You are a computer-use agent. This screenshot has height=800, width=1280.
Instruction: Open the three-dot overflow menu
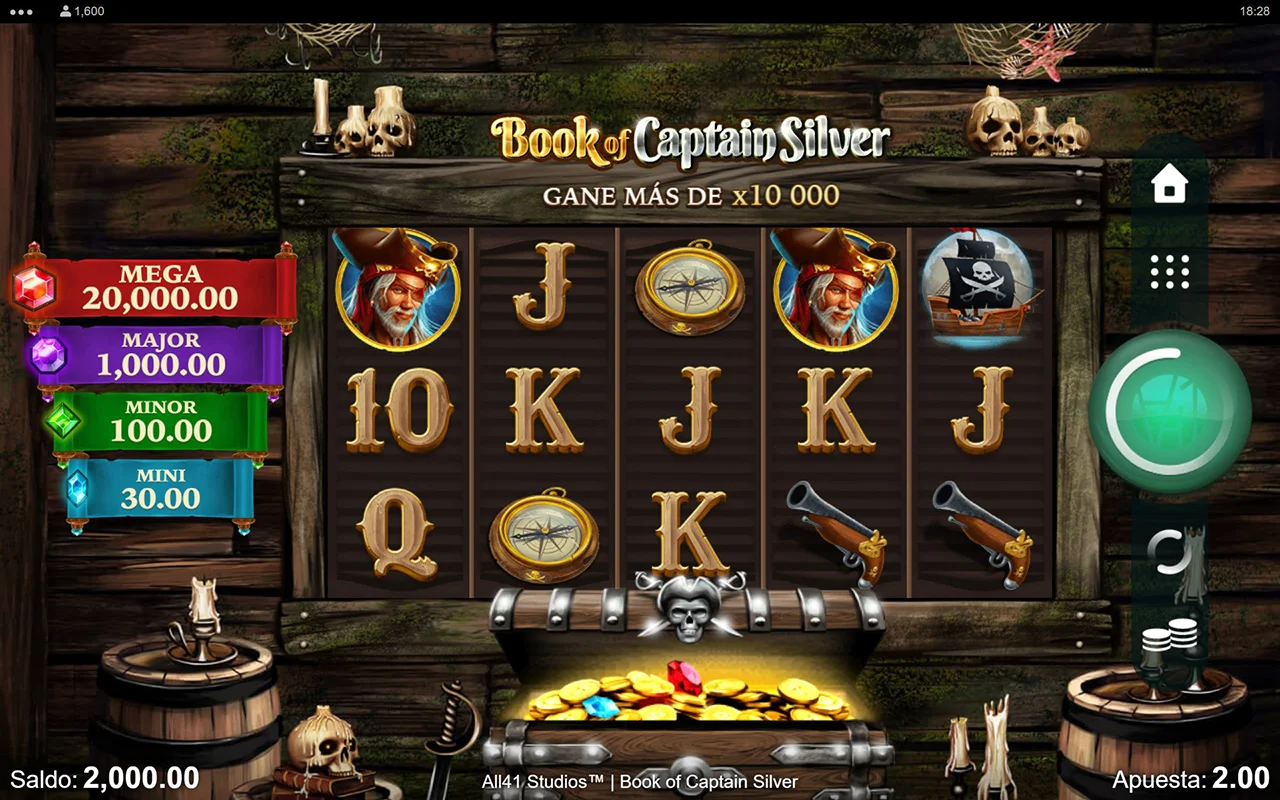pos(20,12)
